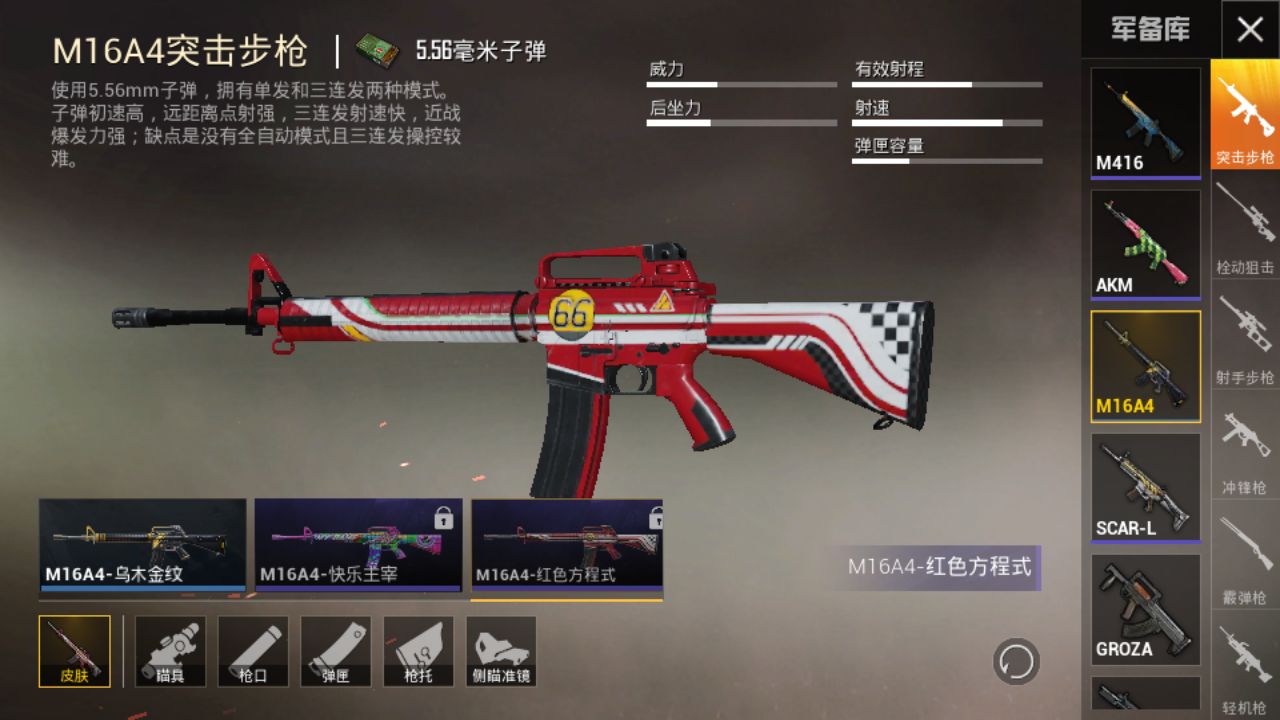Screen dimensions: 1280x720
Task: Open the 霰弹枪 shotgun category
Action: tap(1245, 555)
